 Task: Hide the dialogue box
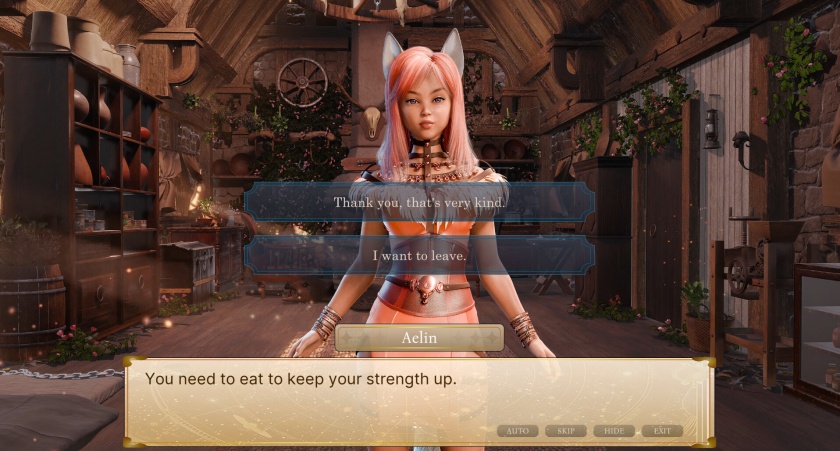coord(614,431)
